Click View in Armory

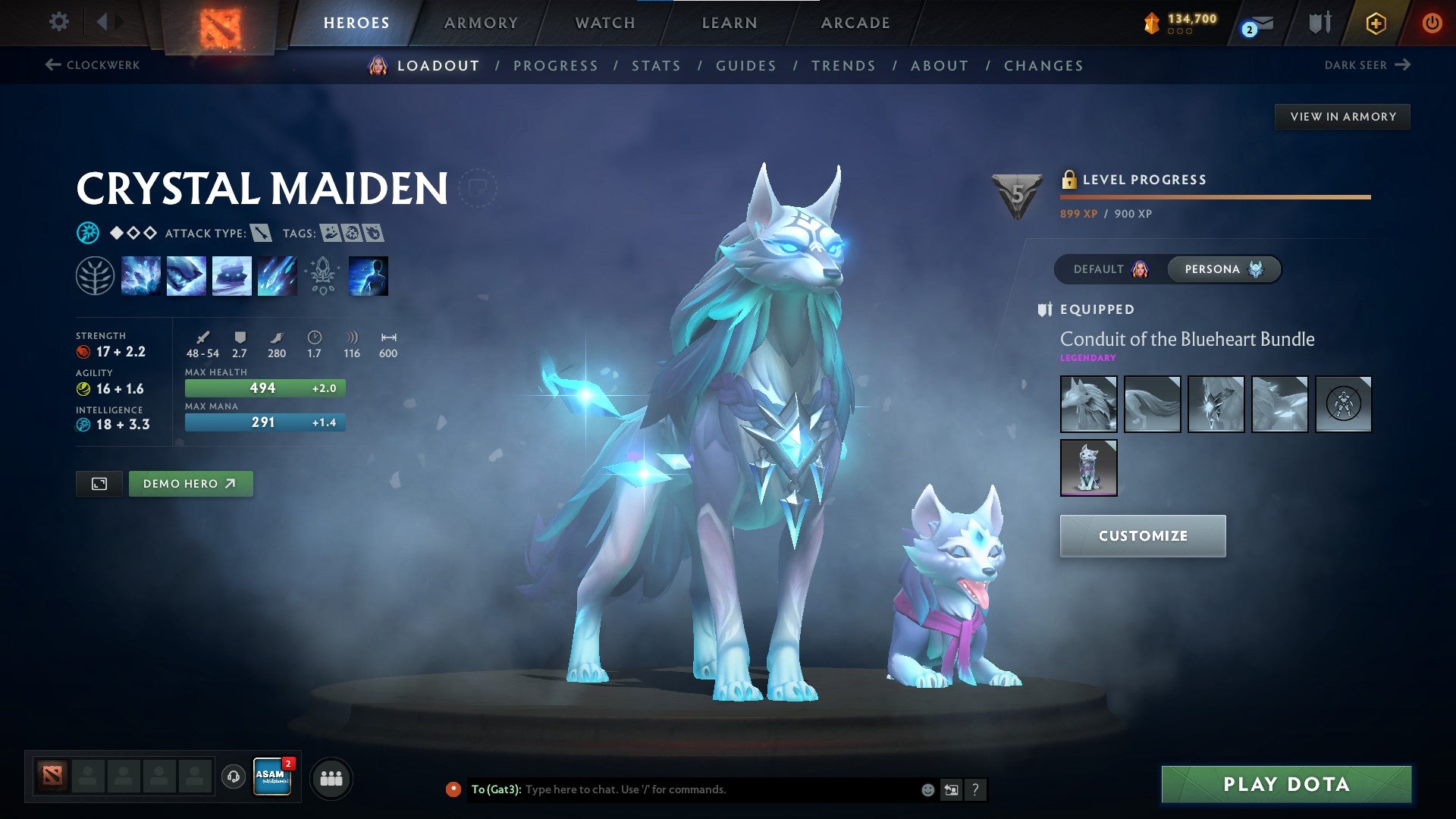(1343, 116)
